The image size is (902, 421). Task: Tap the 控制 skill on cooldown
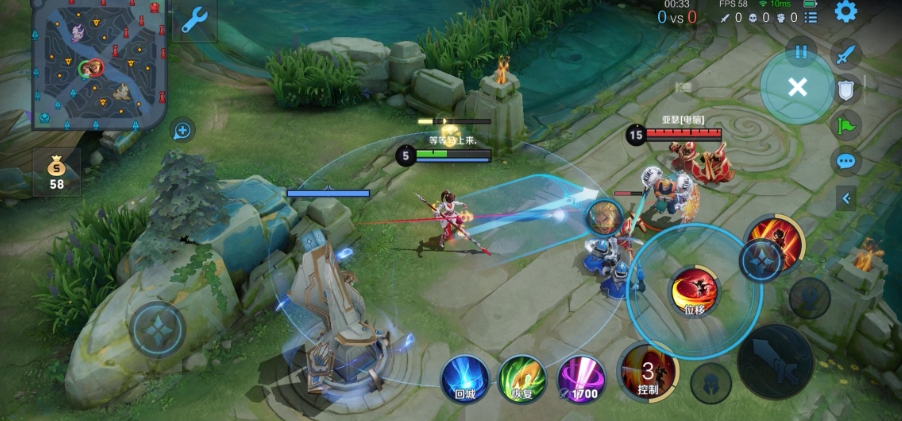647,373
